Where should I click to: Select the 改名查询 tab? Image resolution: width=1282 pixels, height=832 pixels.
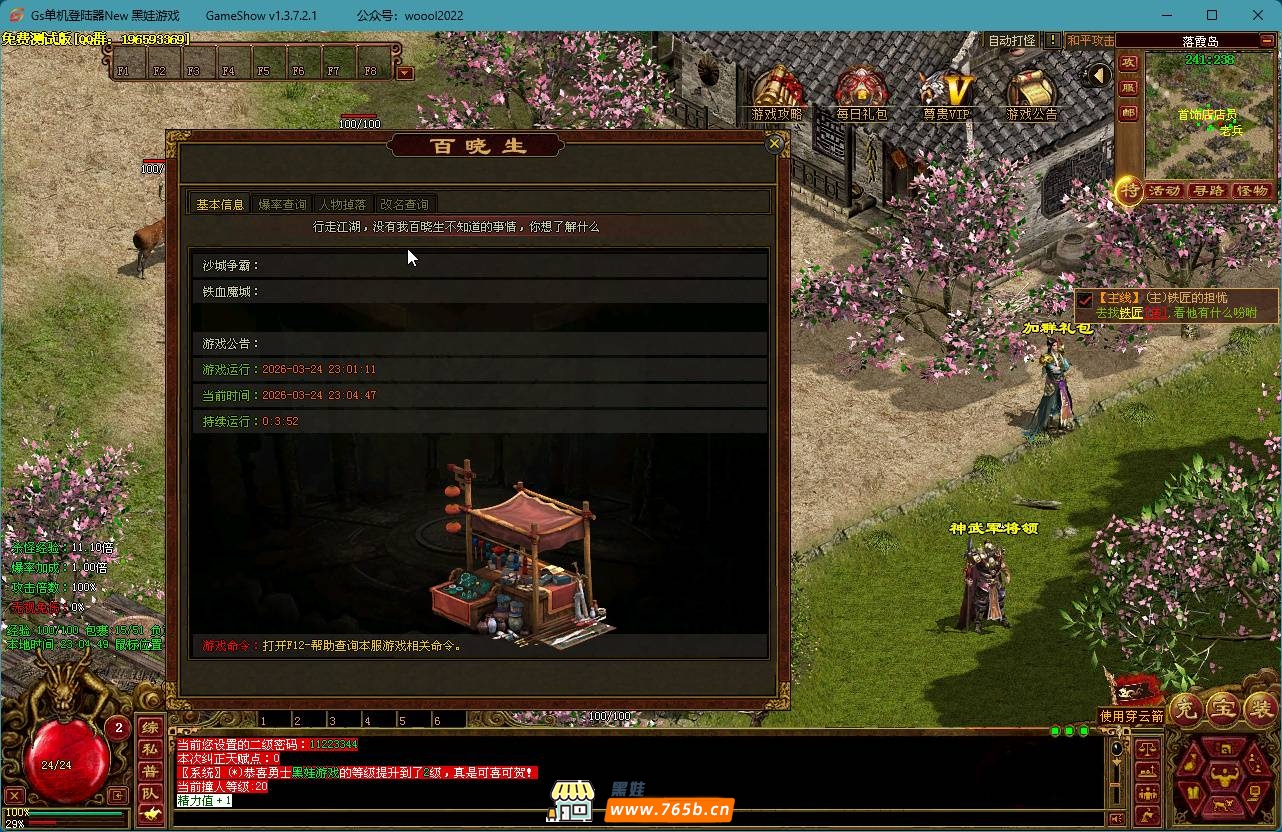tap(404, 204)
